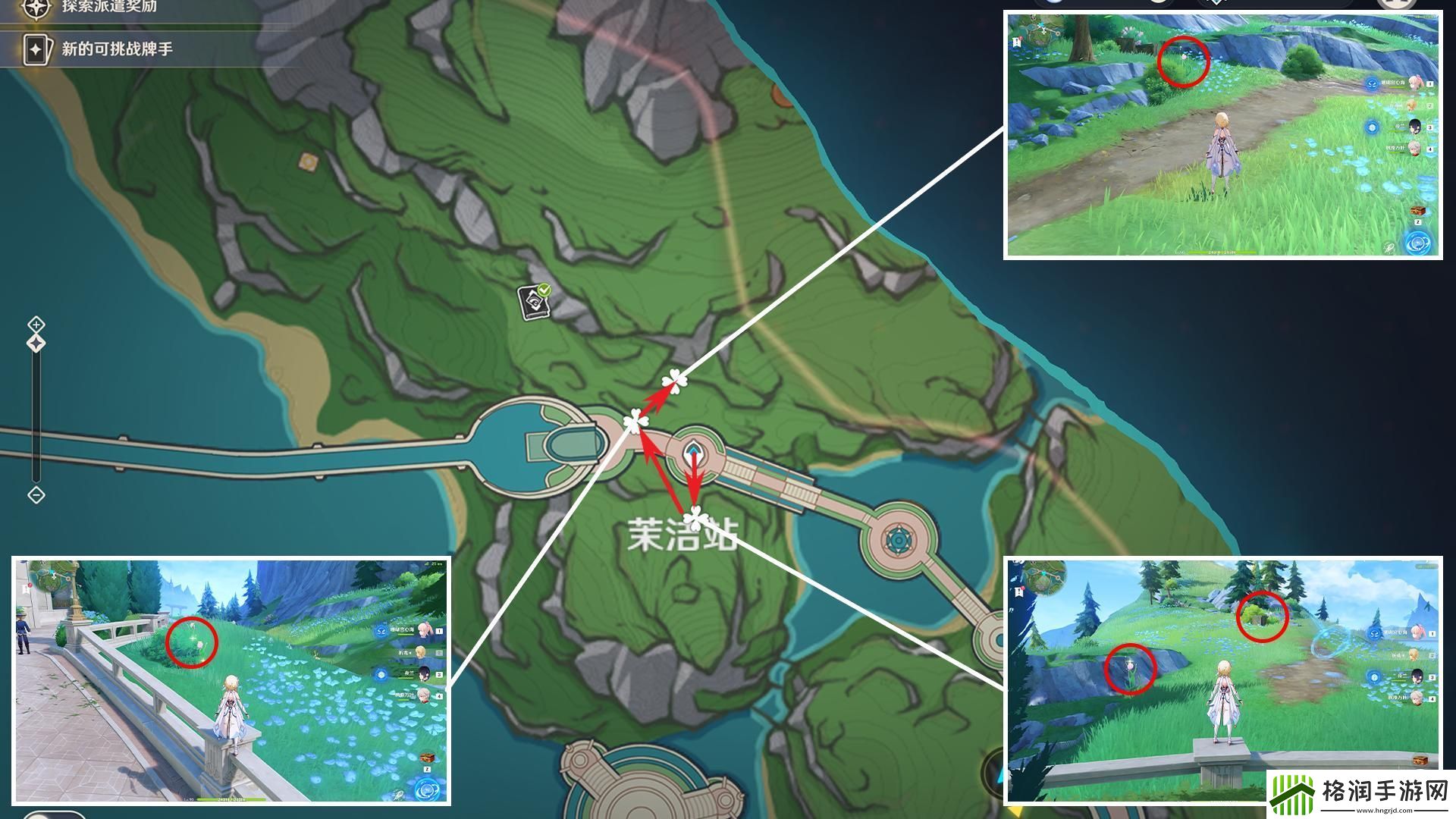Expand the minimap in the top-right screenshot
This screenshot has width=1456, height=819.
pyautogui.click(x=1043, y=29)
